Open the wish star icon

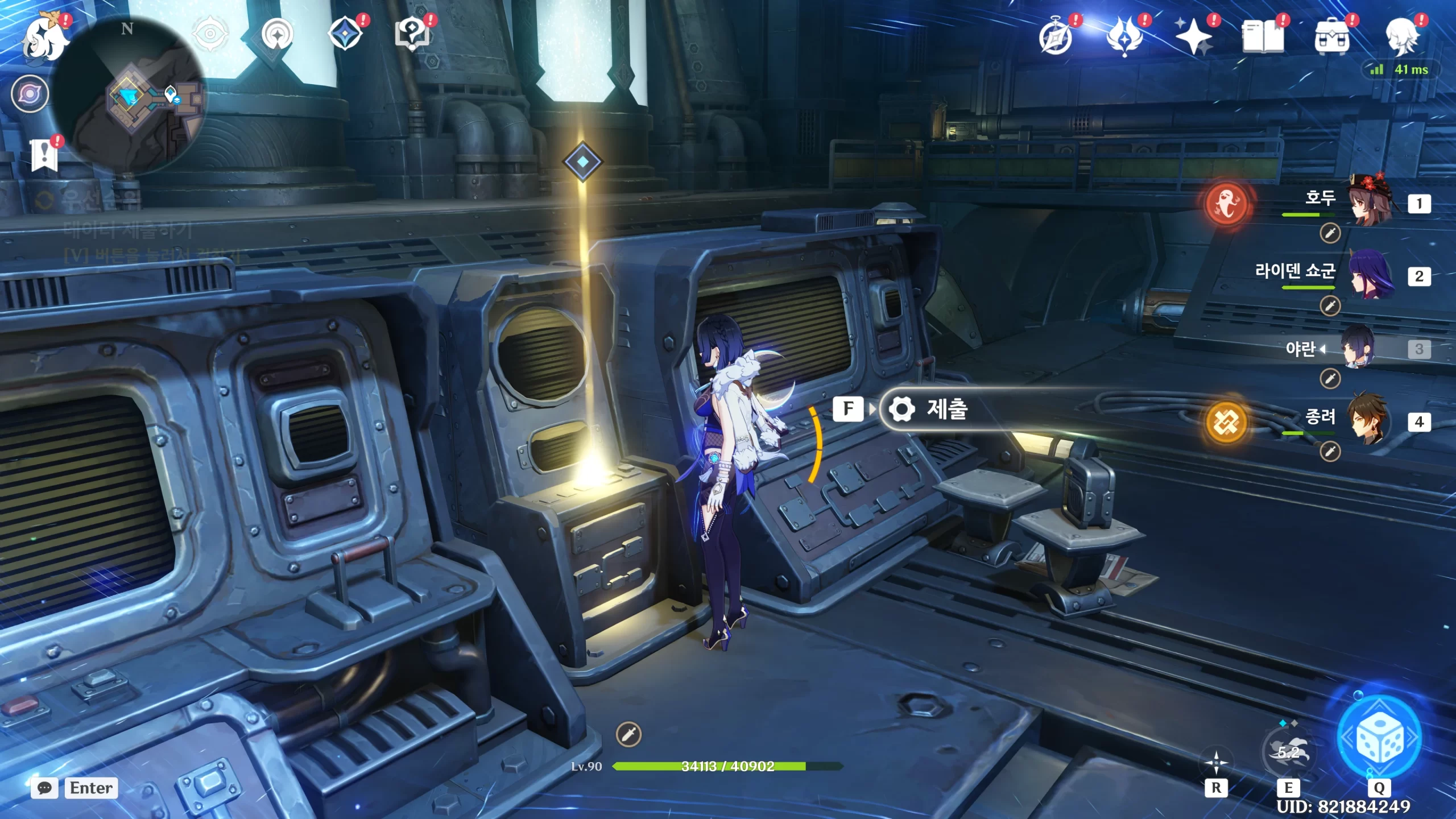click(1193, 38)
